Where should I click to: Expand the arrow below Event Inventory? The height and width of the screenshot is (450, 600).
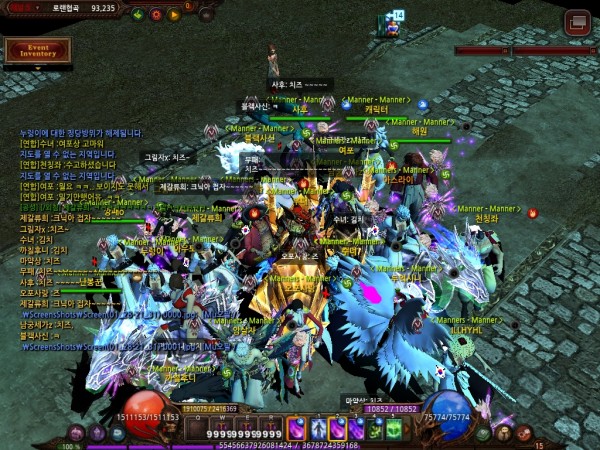(x=38, y=67)
